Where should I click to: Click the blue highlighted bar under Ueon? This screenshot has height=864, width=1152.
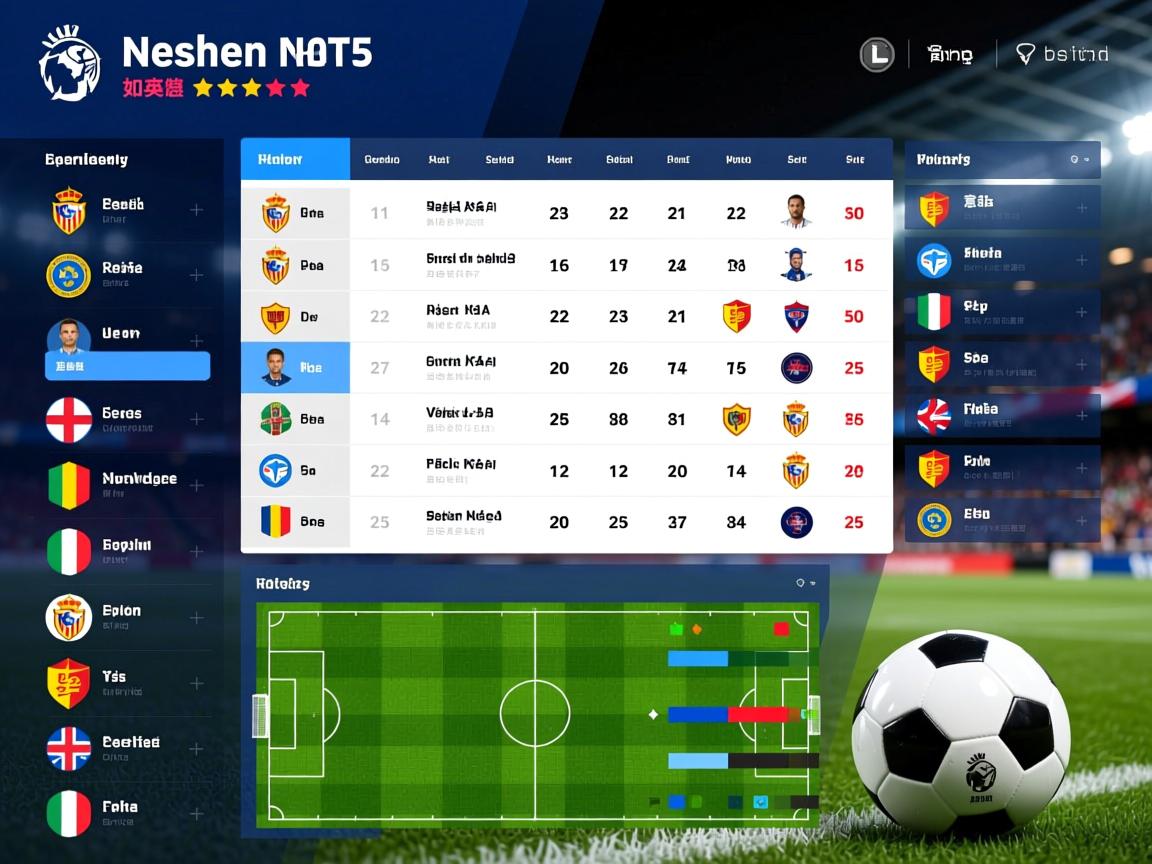tap(127, 367)
